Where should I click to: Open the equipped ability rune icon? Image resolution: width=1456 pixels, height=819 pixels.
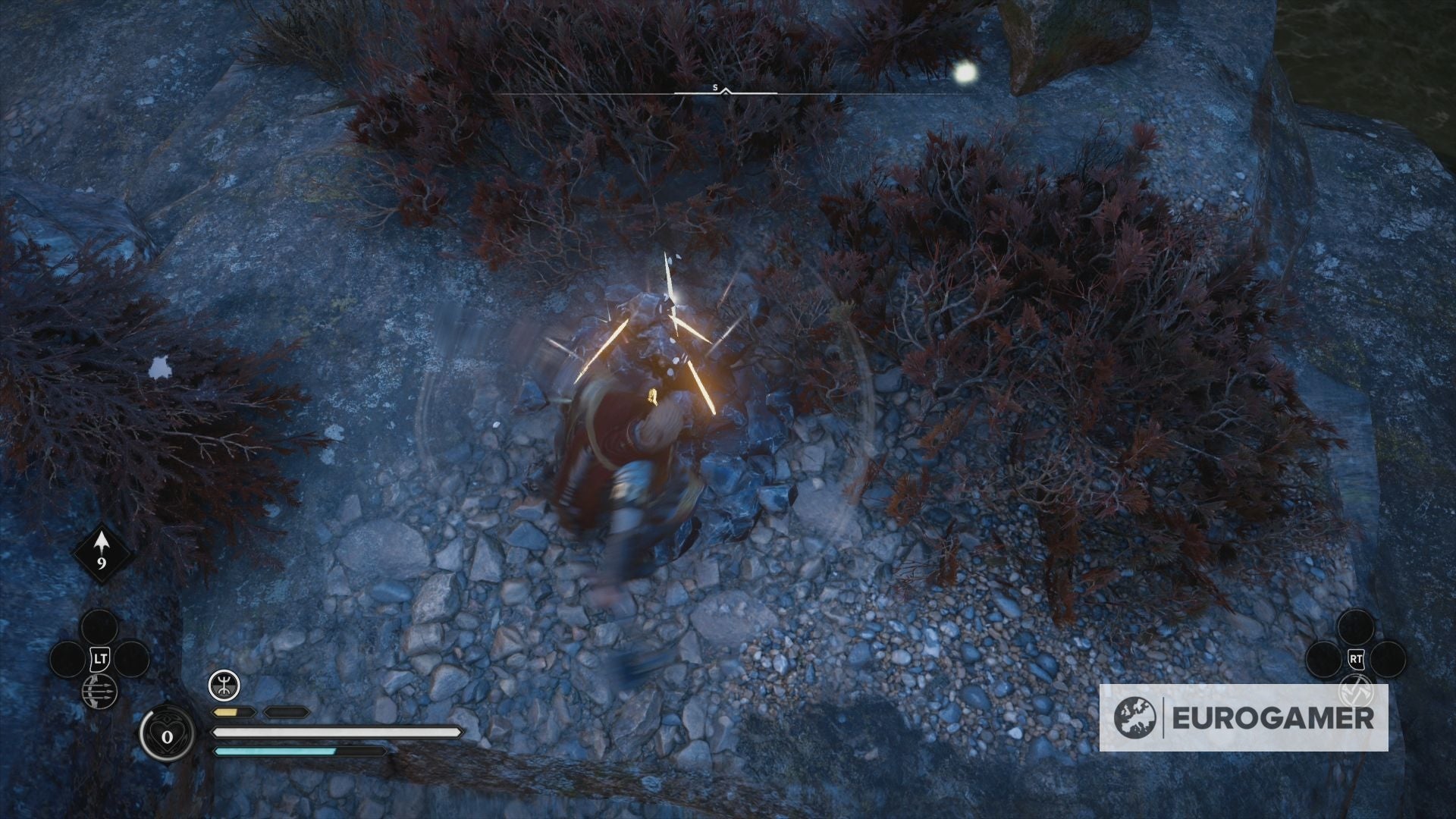pyautogui.click(x=224, y=685)
